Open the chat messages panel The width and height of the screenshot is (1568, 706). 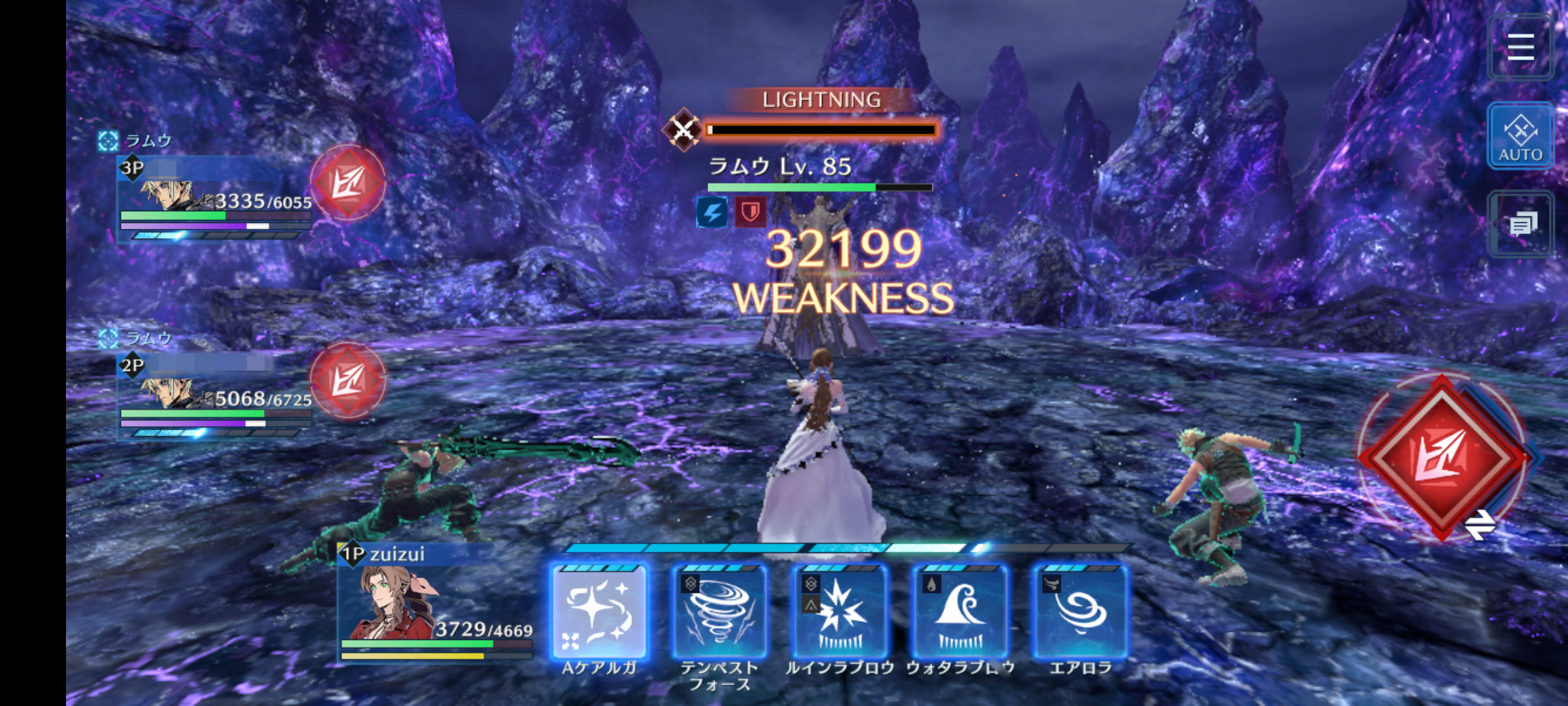(x=1522, y=225)
